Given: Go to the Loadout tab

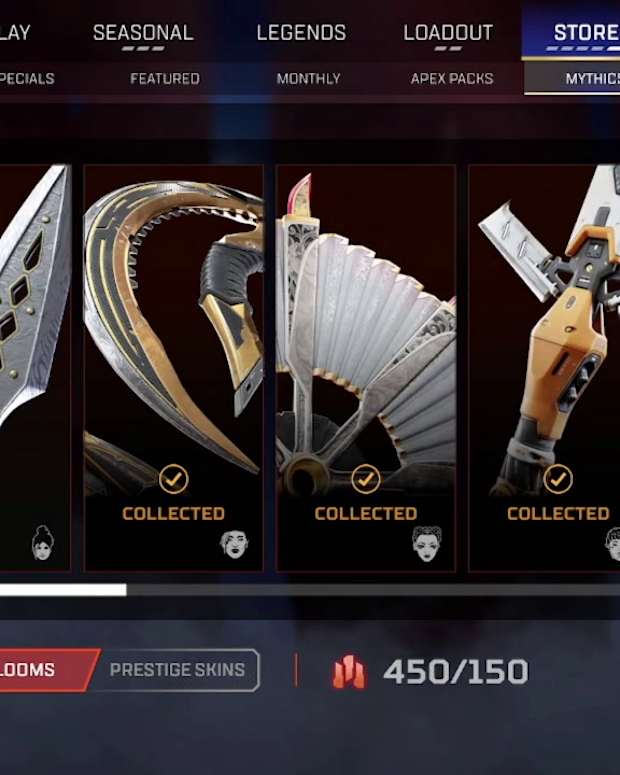Looking at the screenshot, I should coord(448,32).
